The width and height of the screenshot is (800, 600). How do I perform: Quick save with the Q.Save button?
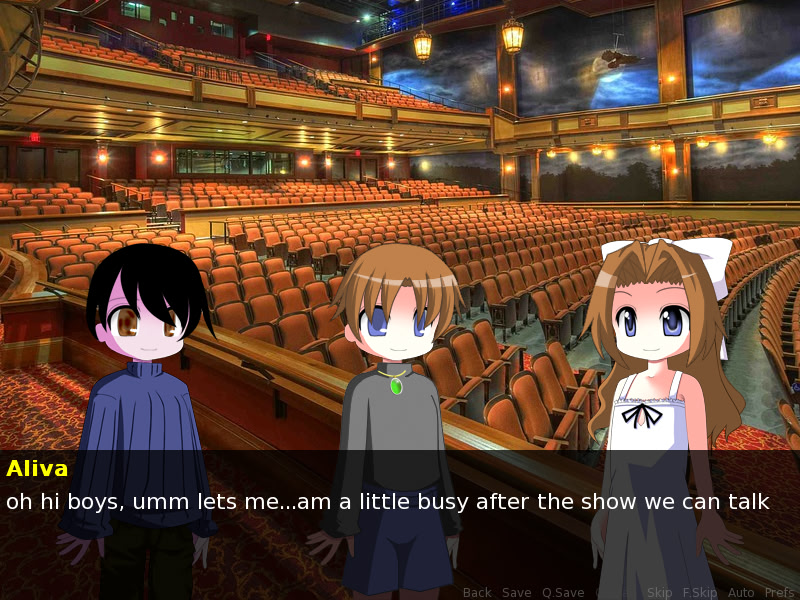tap(563, 593)
